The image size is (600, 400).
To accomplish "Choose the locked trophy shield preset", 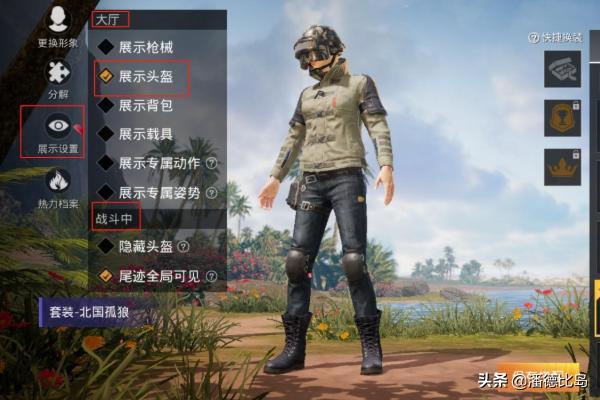I will tap(562, 118).
